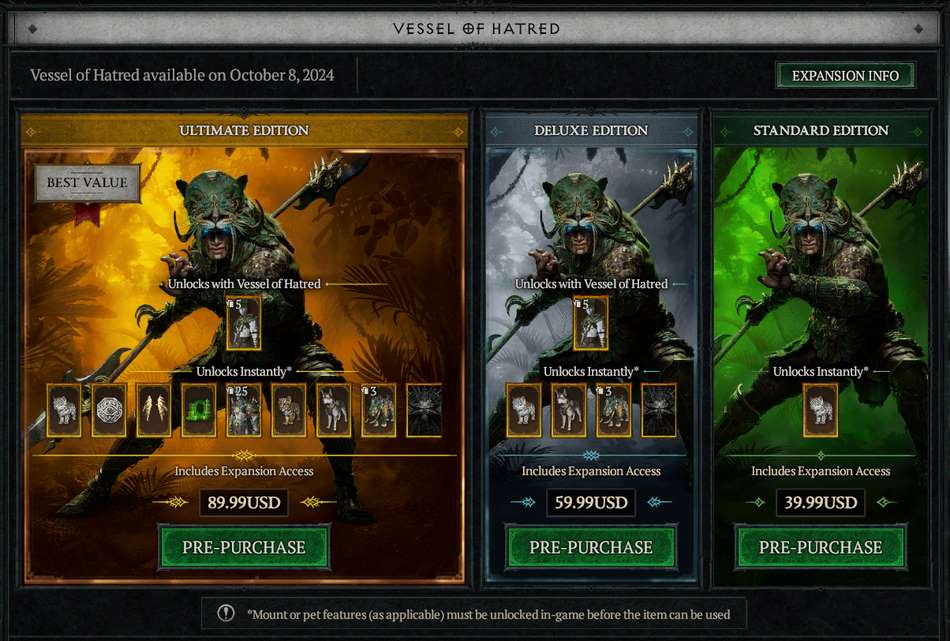Screen dimensions: 950x641
Task: View the white cub pet in Standard Edition
Action: 821,410
